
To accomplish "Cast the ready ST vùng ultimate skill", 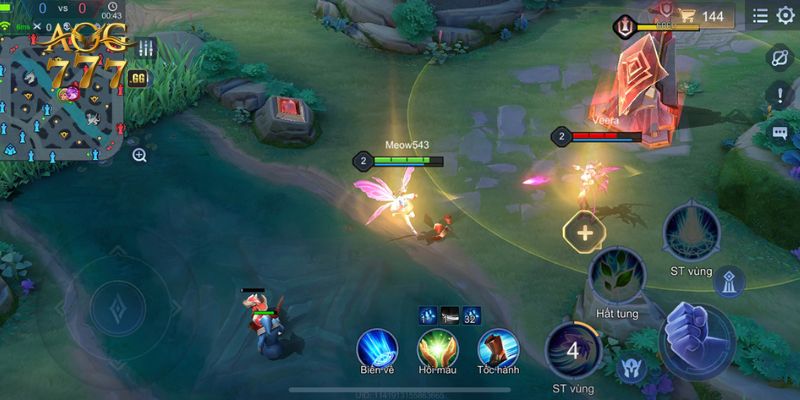I will (x=689, y=232).
